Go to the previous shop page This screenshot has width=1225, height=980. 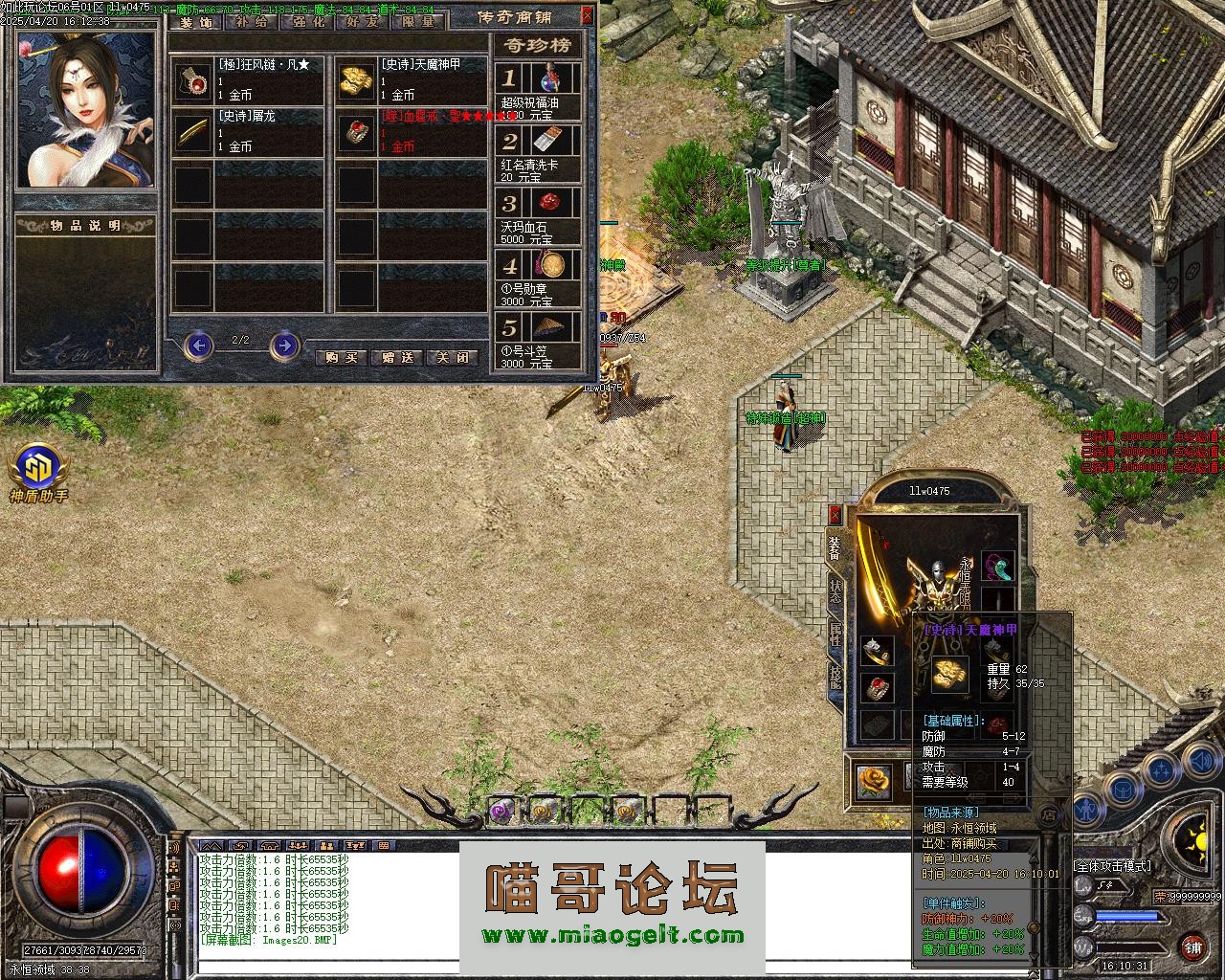point(198,345)
